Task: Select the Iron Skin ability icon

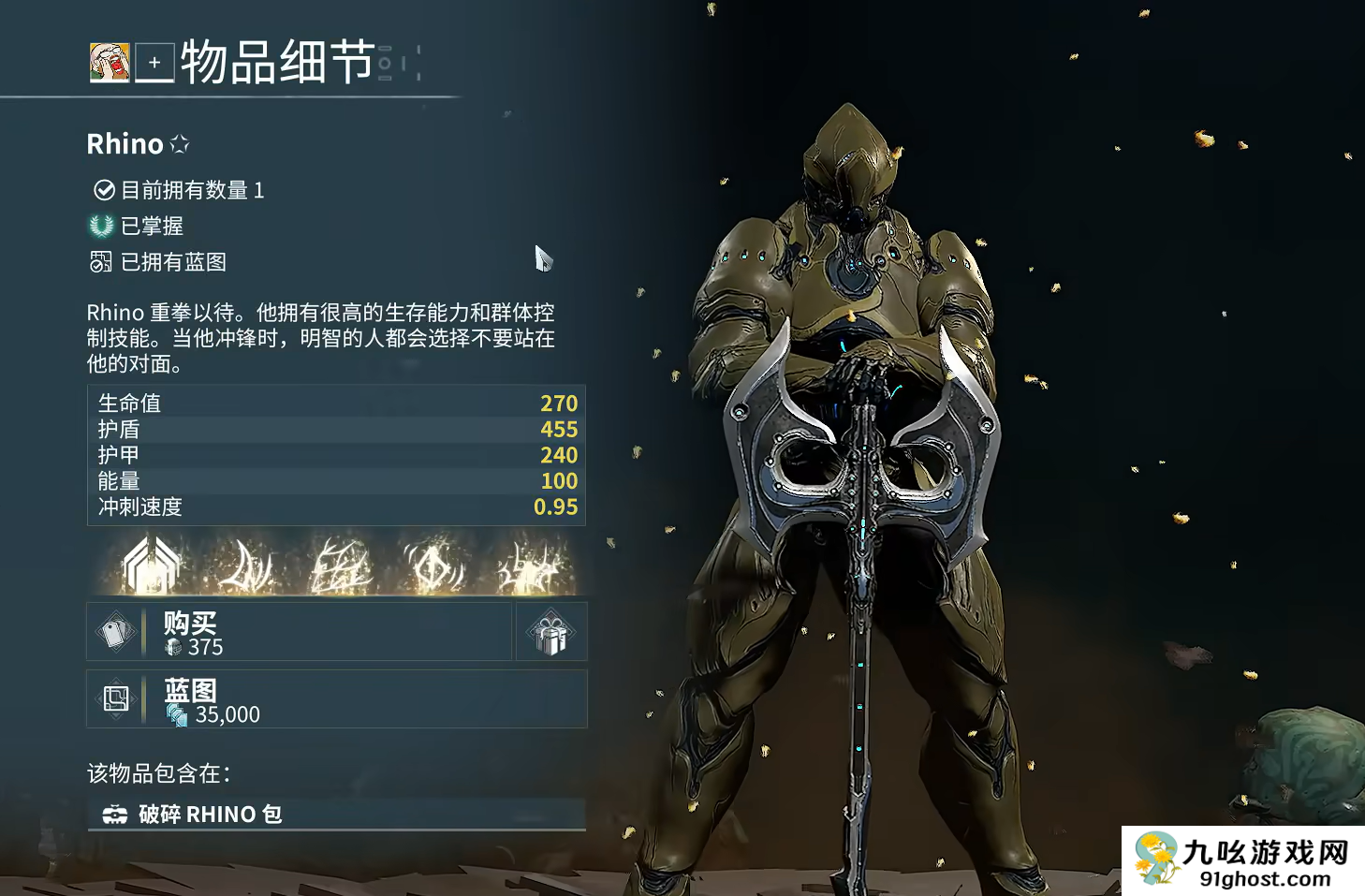Action: pyautogui.click(x=339, y=562)
